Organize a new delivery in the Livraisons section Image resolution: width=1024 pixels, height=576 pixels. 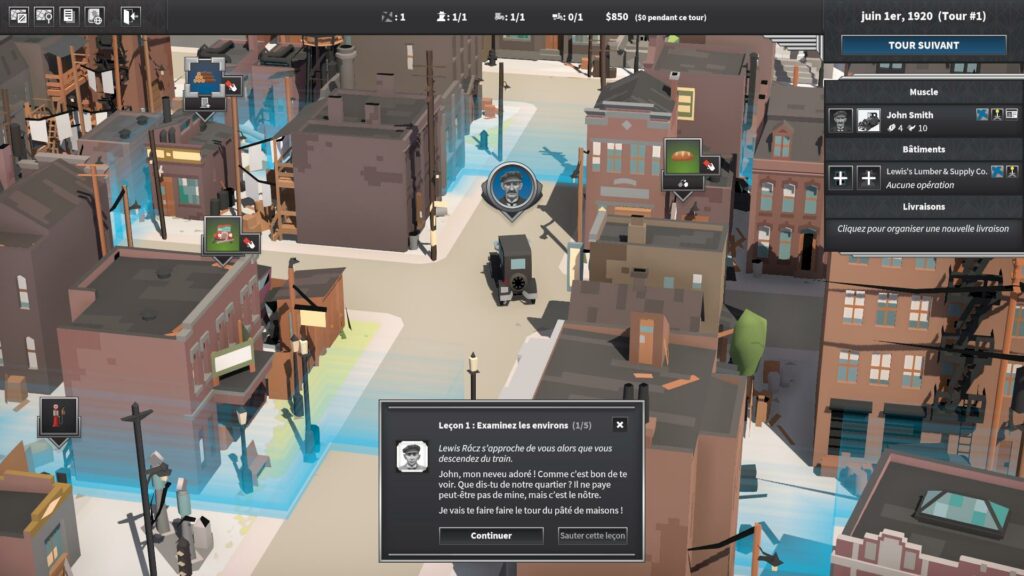tap(923, 229)
